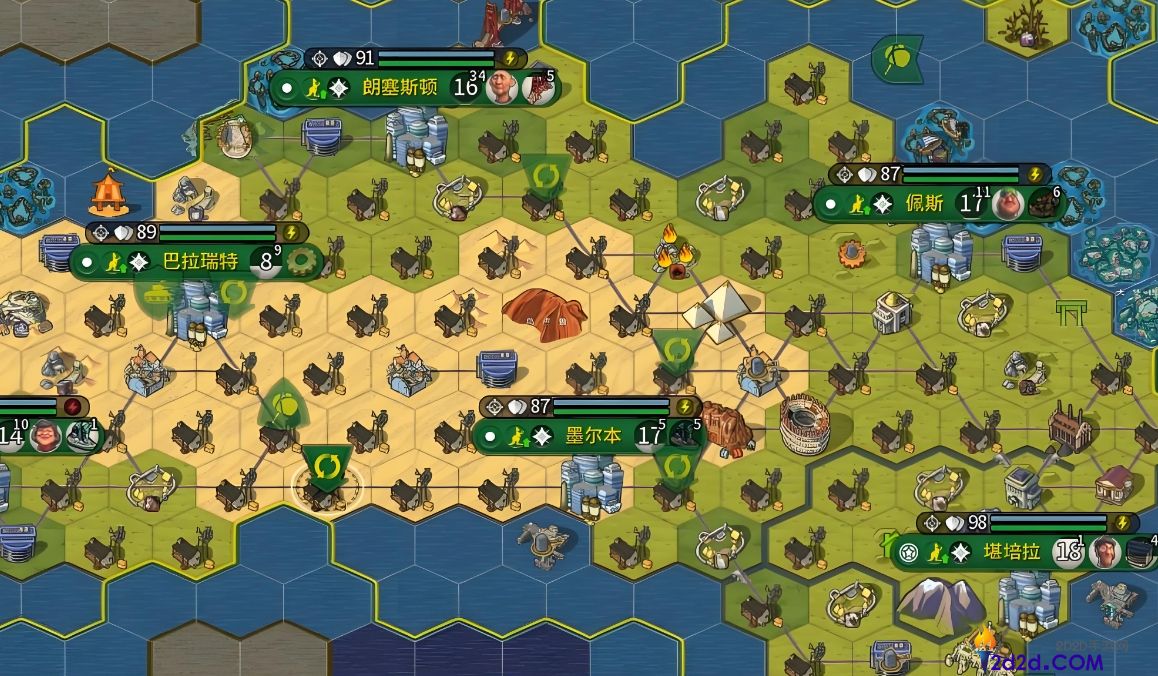1158x676 pixels.
Task: Choose the 墨尔本 city banner
Action: tap(593, 436)
